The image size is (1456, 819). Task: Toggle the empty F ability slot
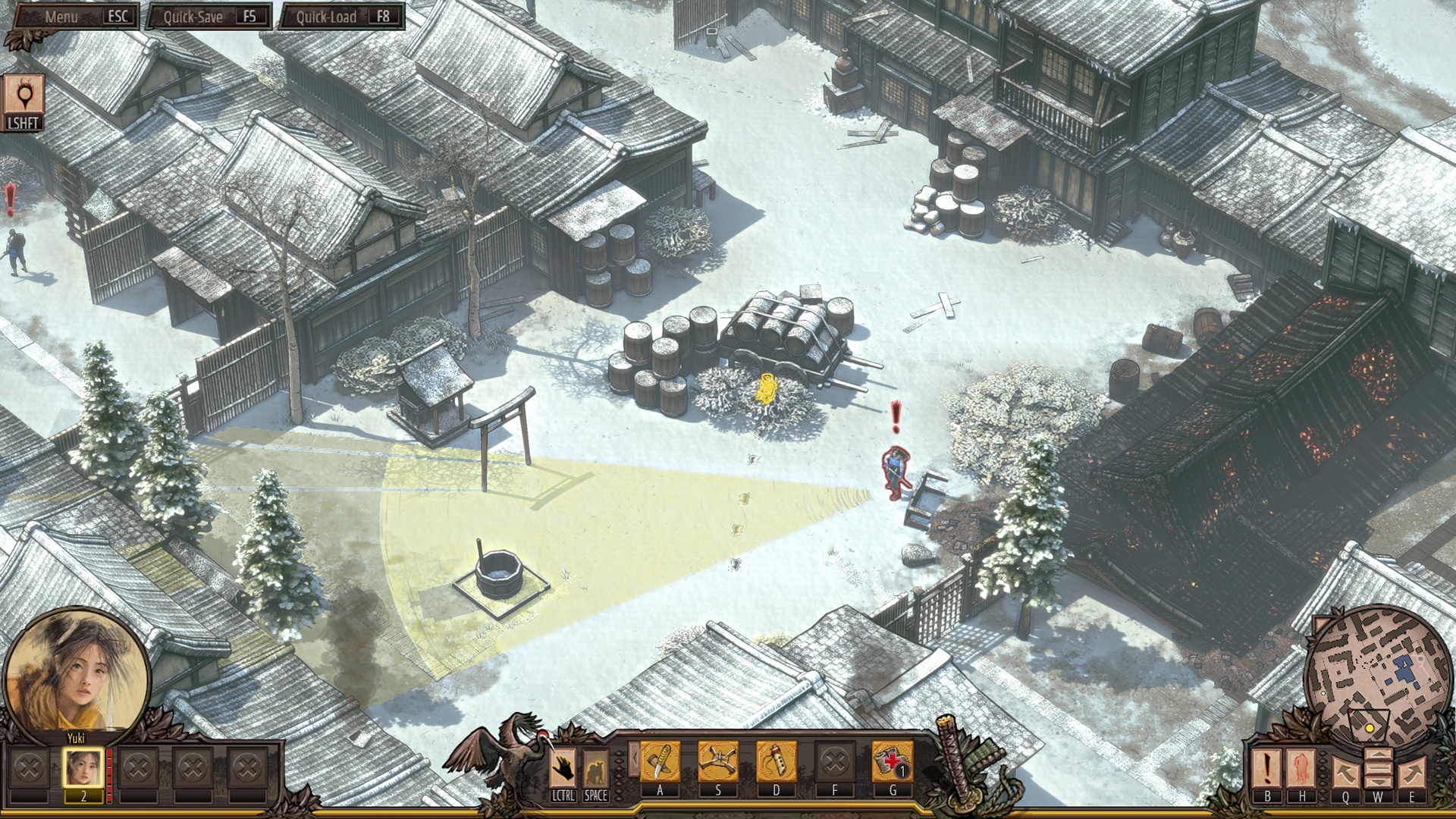[x=835, y=762]
